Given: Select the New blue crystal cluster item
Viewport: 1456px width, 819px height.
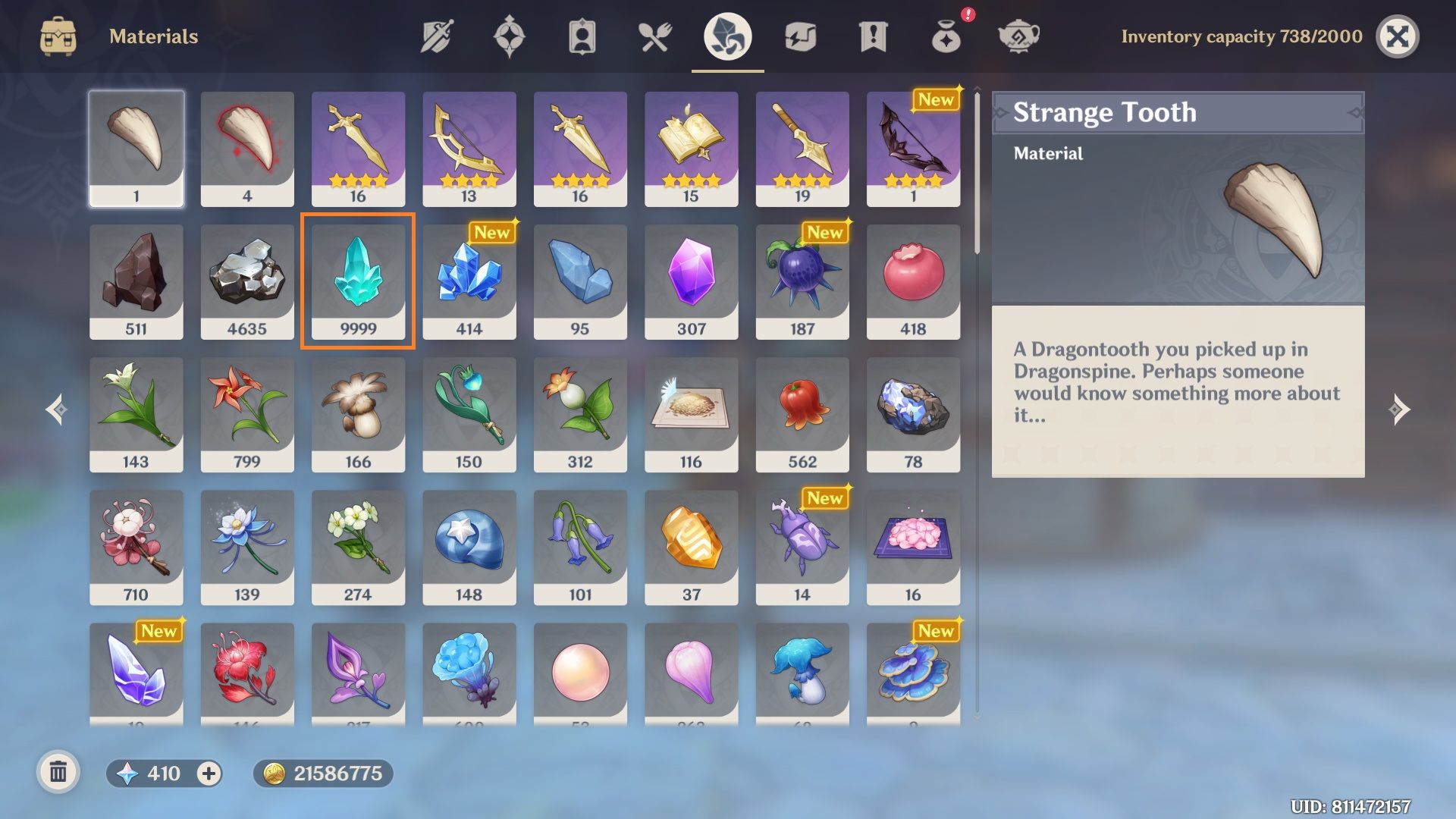Looking at the screenshot, I should click(x=469, y=281).
